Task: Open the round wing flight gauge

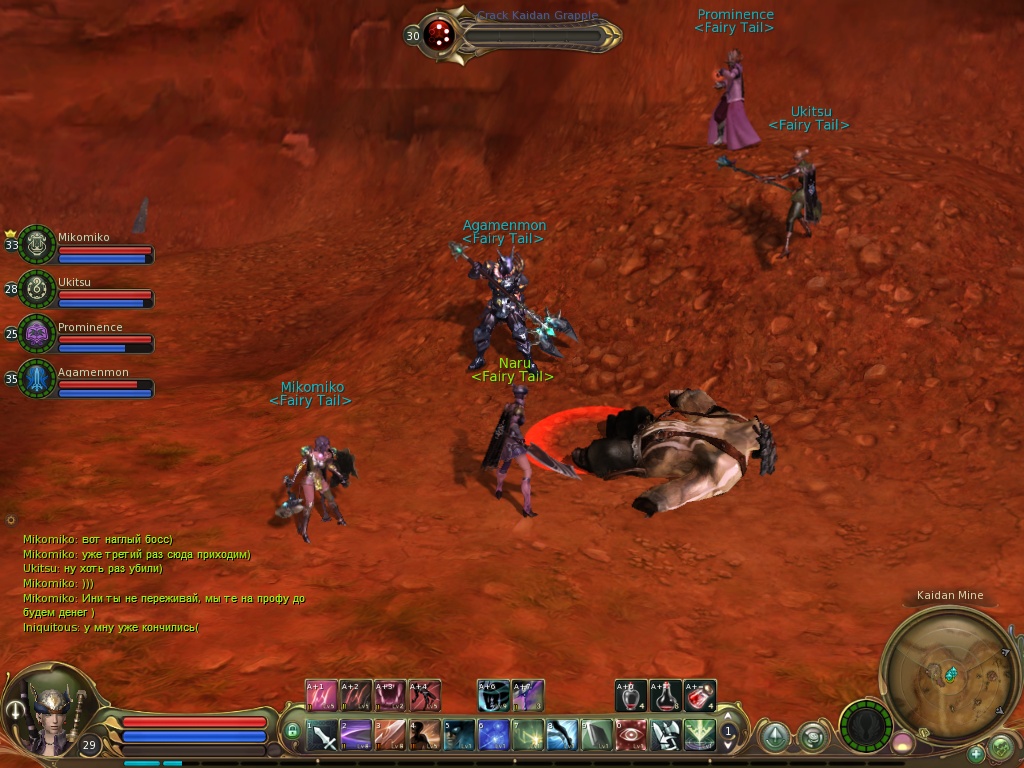Action: pyautogui.click(x=865, y=725)
